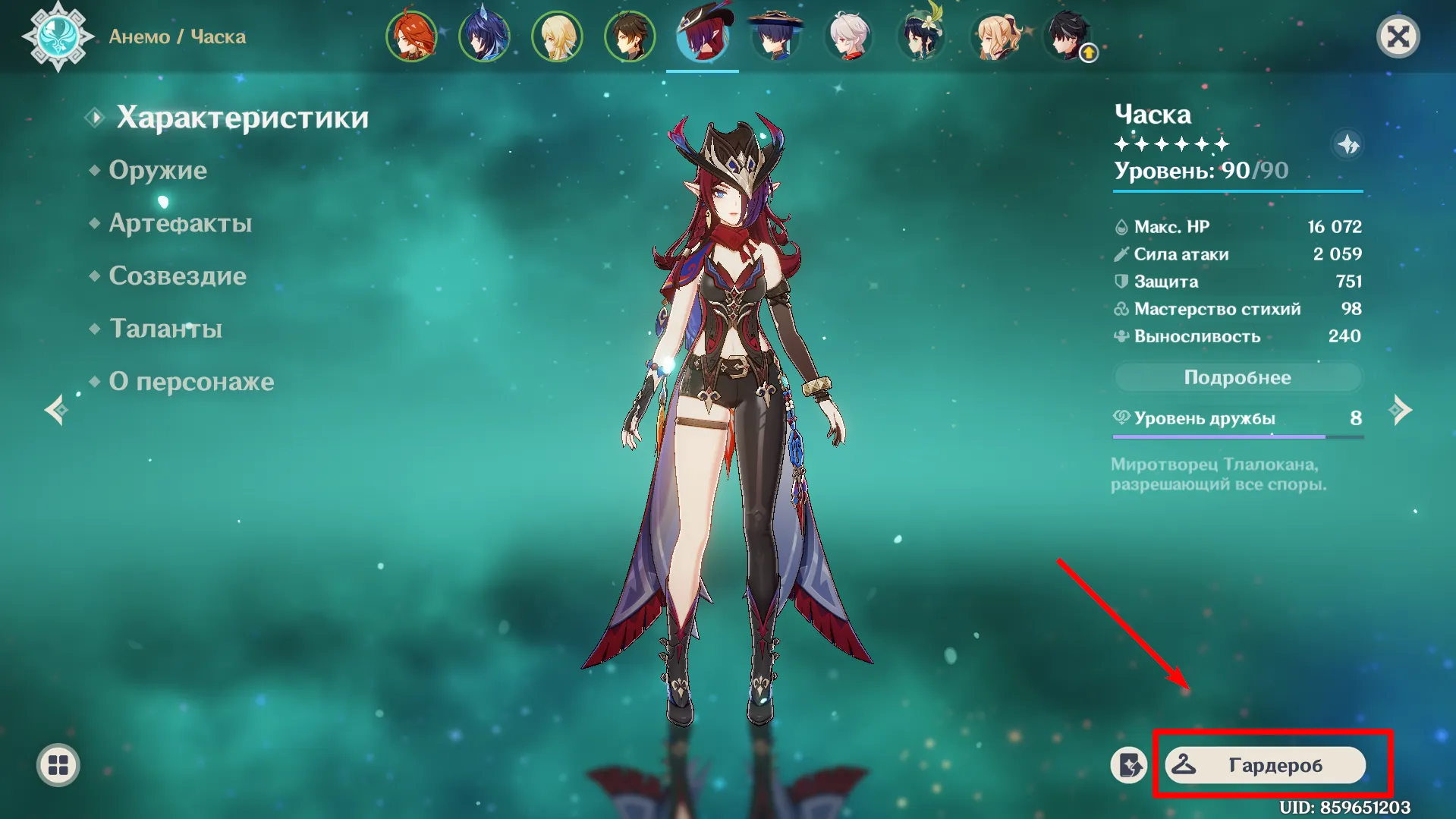Pick the portrait with the upgrade arrow badge

1068,36
